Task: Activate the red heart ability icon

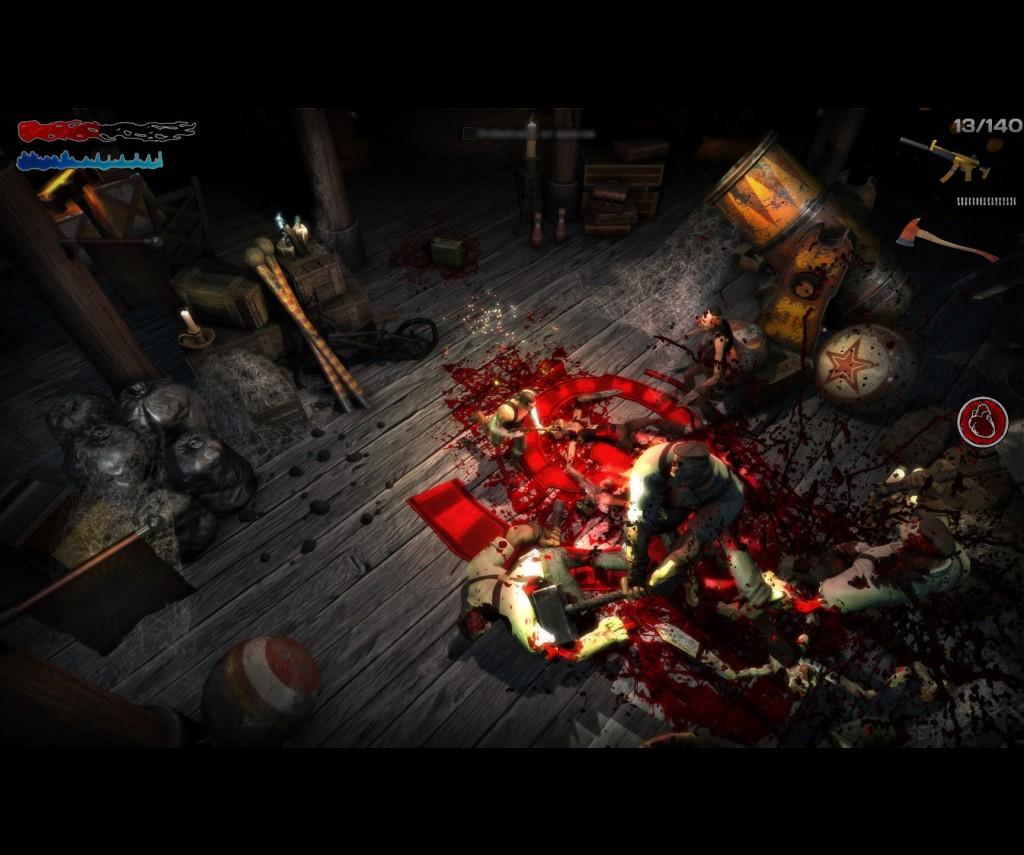Action: 982,421
